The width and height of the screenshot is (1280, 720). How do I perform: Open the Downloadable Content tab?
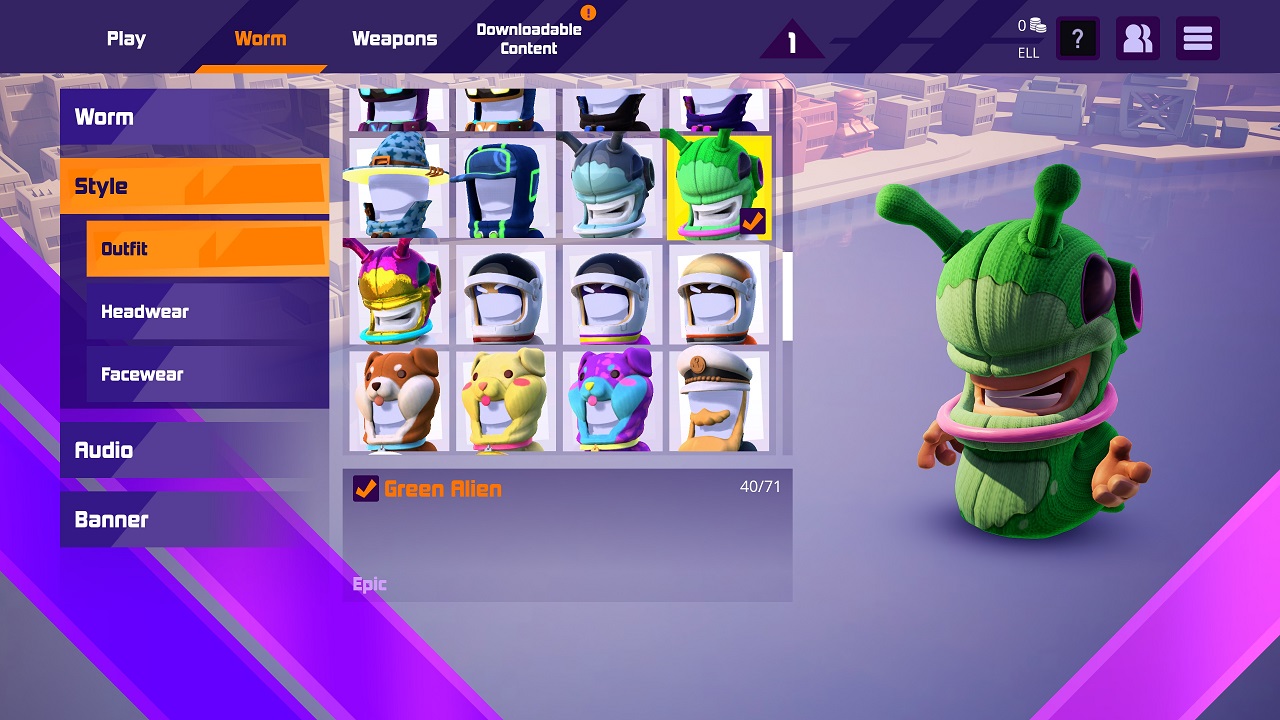530,38
